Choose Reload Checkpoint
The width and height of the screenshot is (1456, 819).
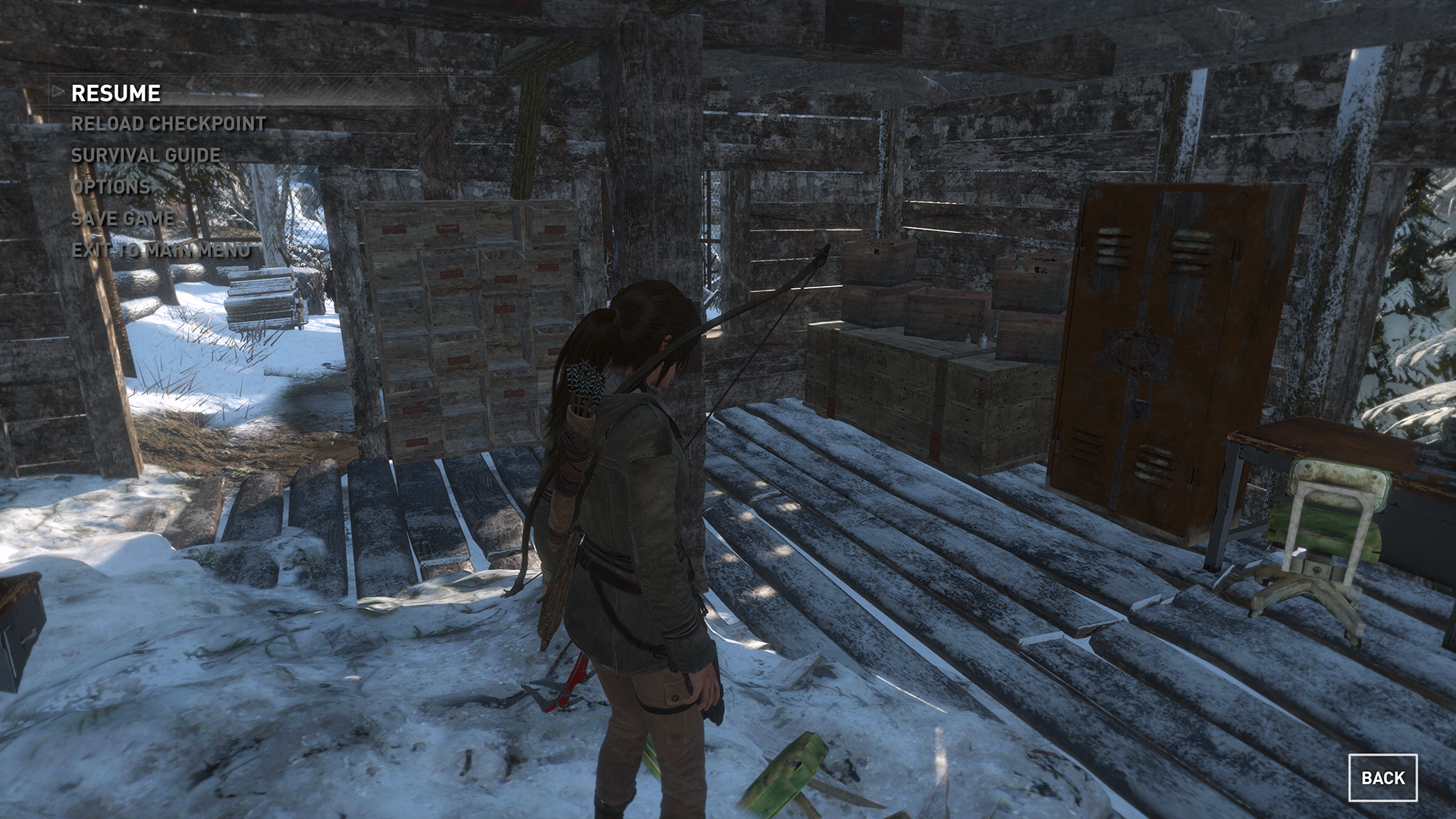(x=168, y=124)
